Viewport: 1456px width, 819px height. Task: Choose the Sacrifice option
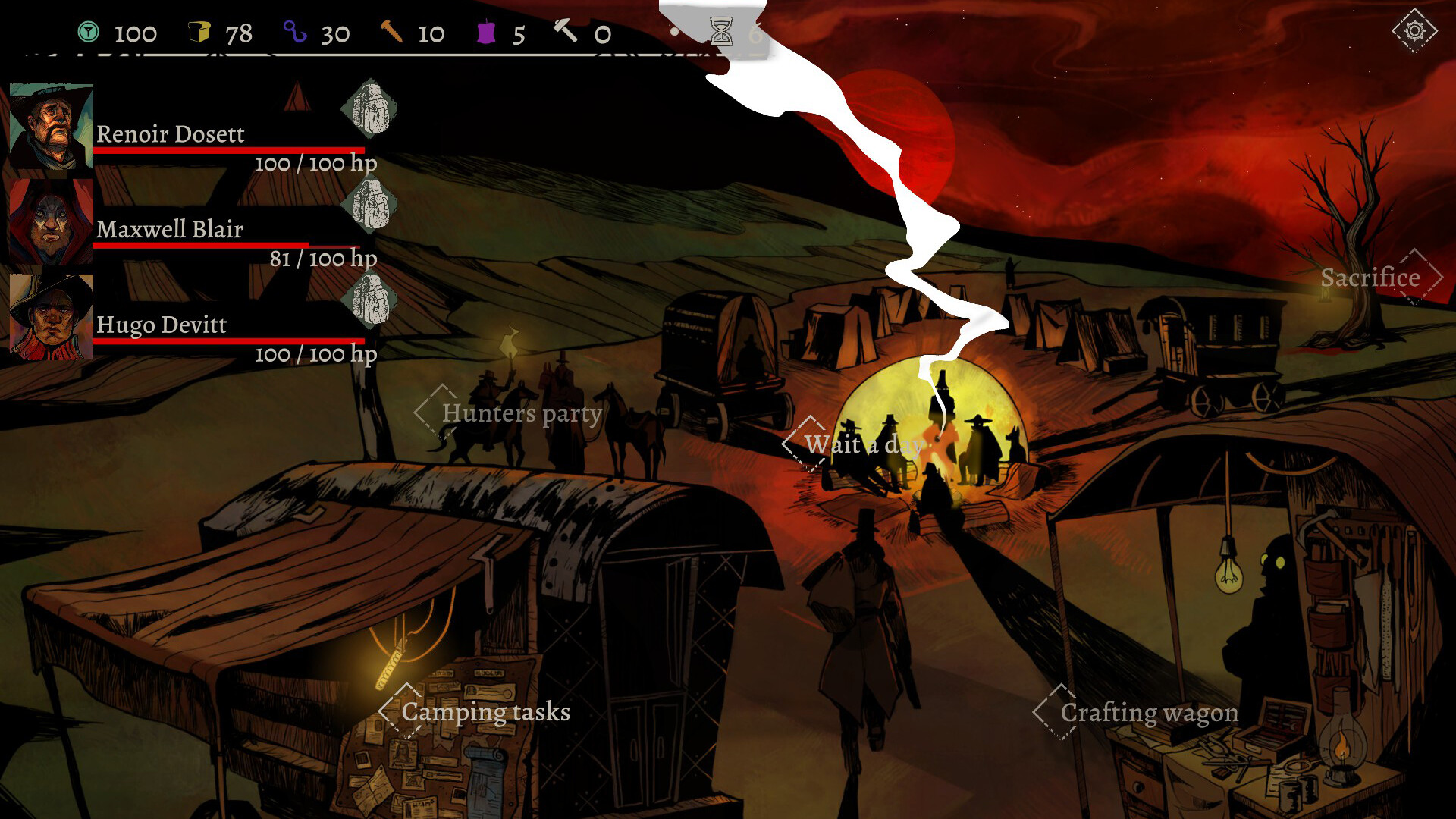coord(1370,278)
